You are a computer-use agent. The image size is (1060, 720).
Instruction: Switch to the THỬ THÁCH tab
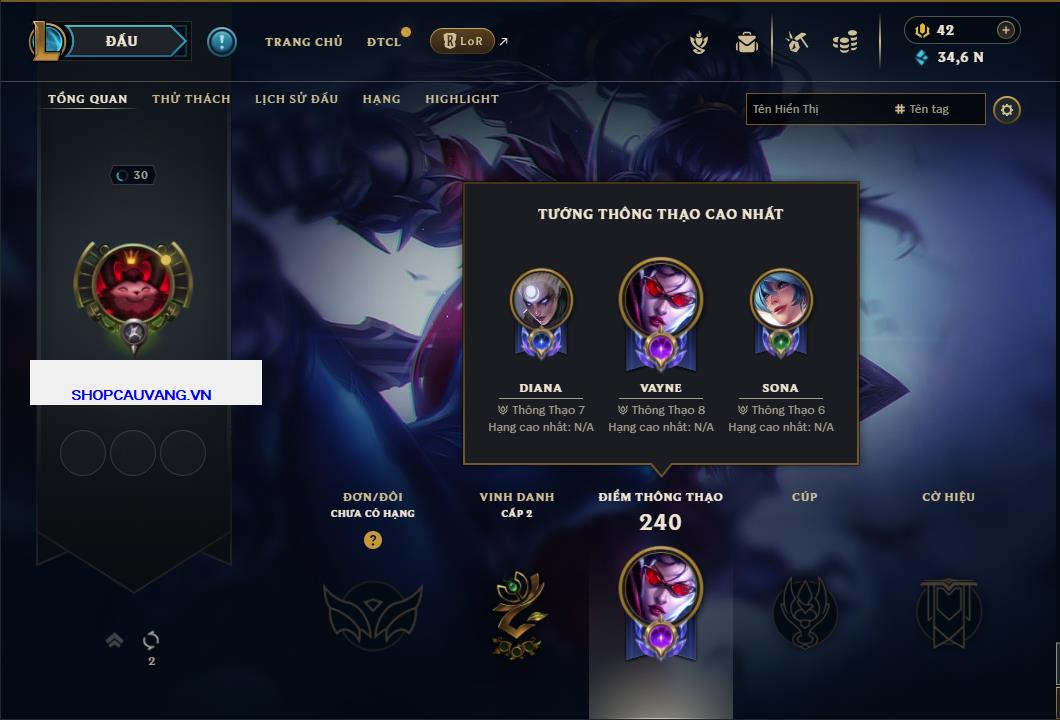pyautogui.click(x=191, y=99)
